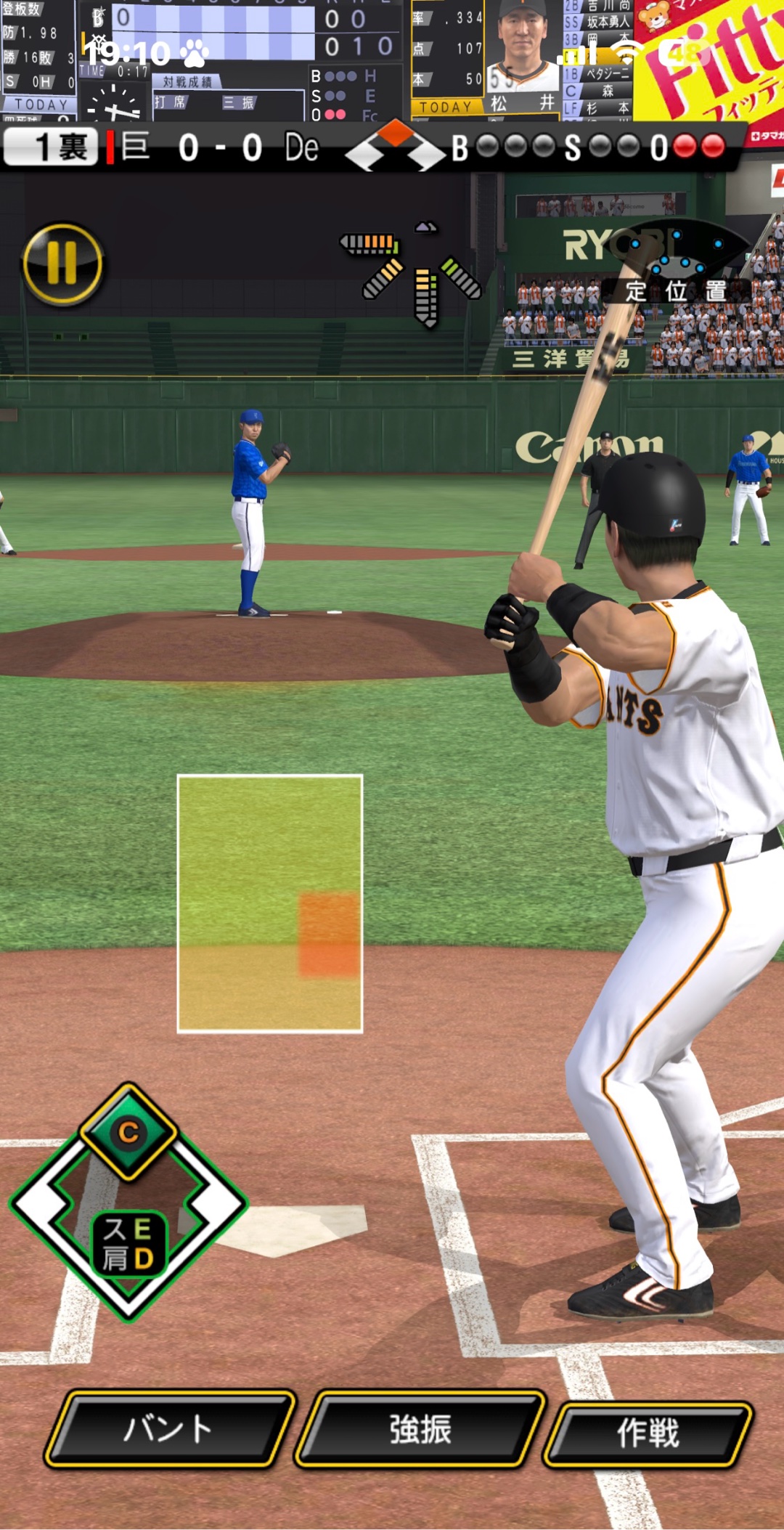Select the 強振 power swing button

click(x=420, y=1428)
